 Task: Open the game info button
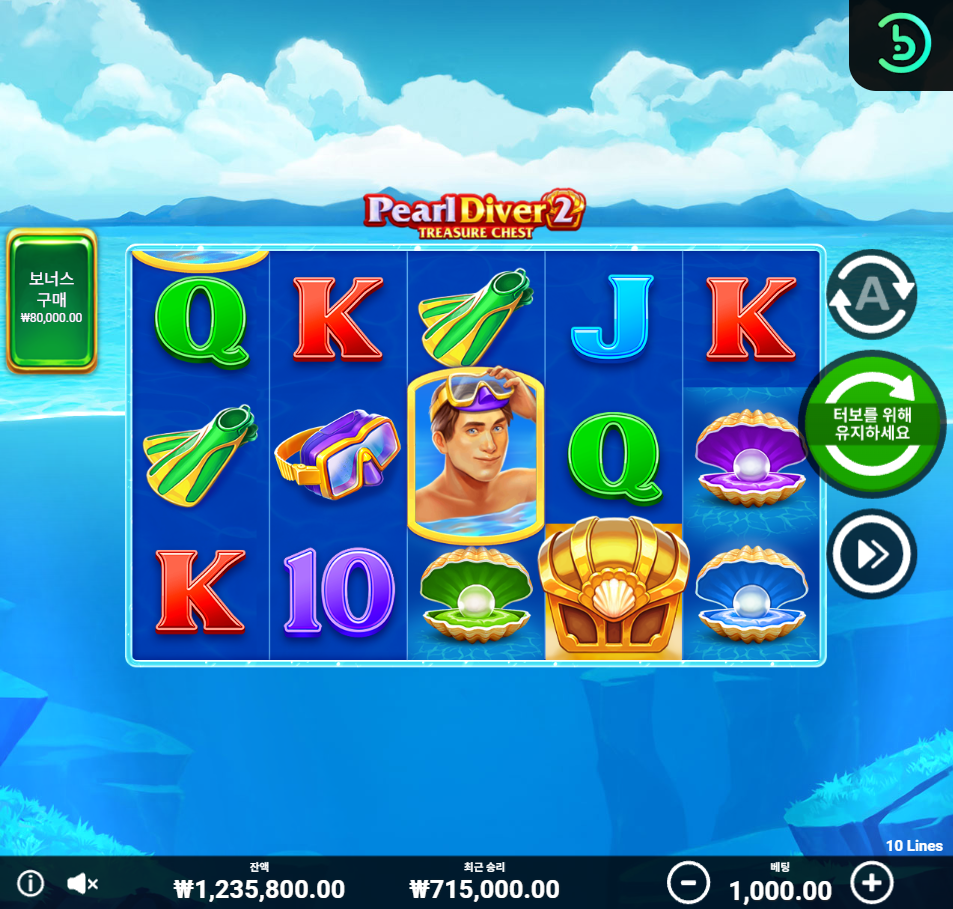pyautogui.click(x=31, y=883)
